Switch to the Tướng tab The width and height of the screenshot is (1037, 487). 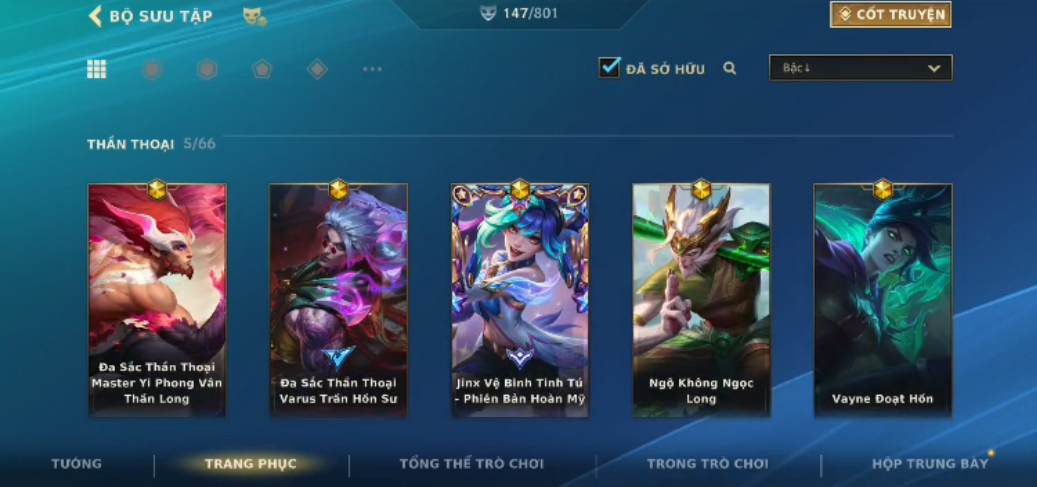[77, 464]
